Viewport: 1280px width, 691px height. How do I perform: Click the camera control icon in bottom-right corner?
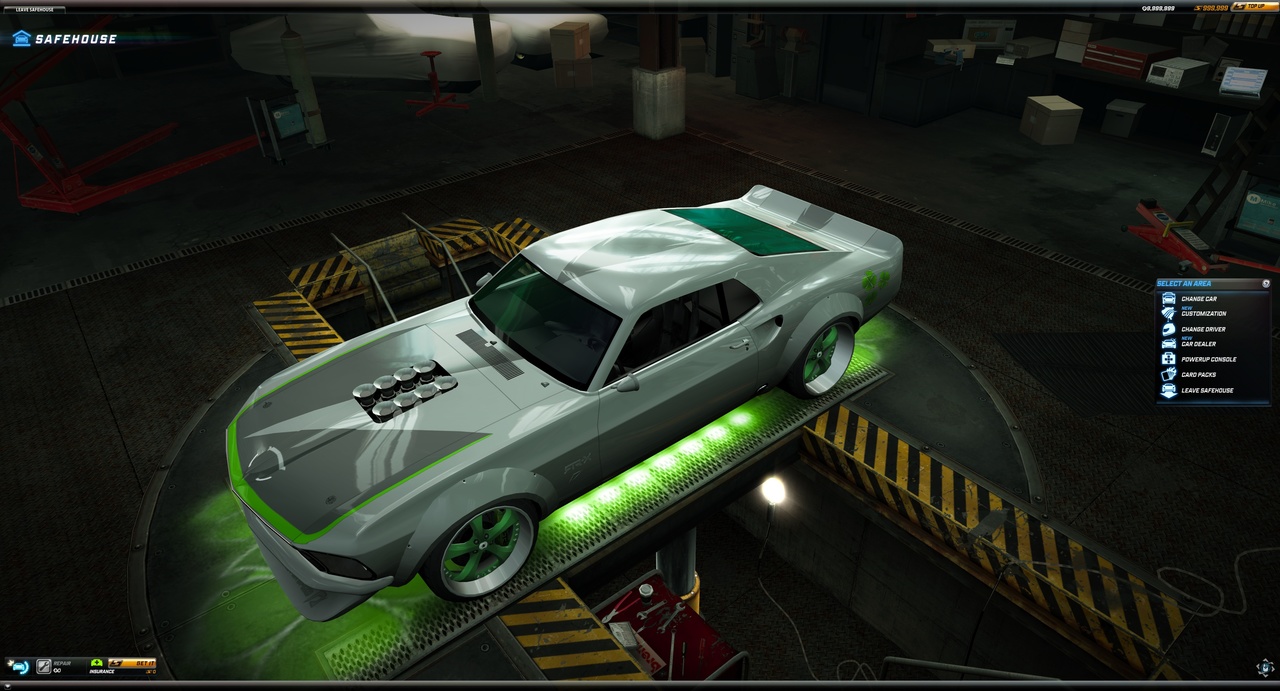[1264, 667]
